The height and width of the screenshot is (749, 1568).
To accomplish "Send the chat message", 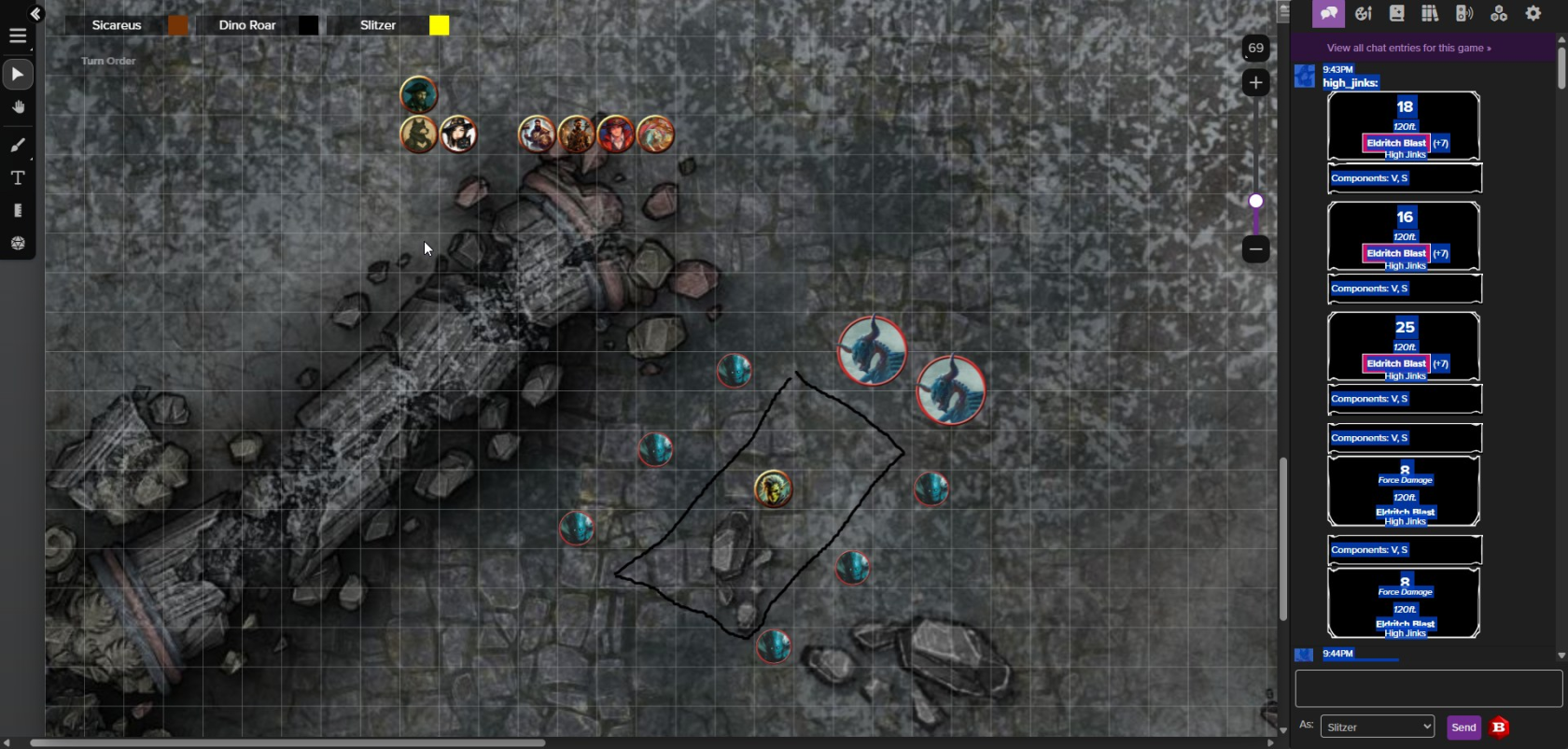I will (x=1463, y=728).
